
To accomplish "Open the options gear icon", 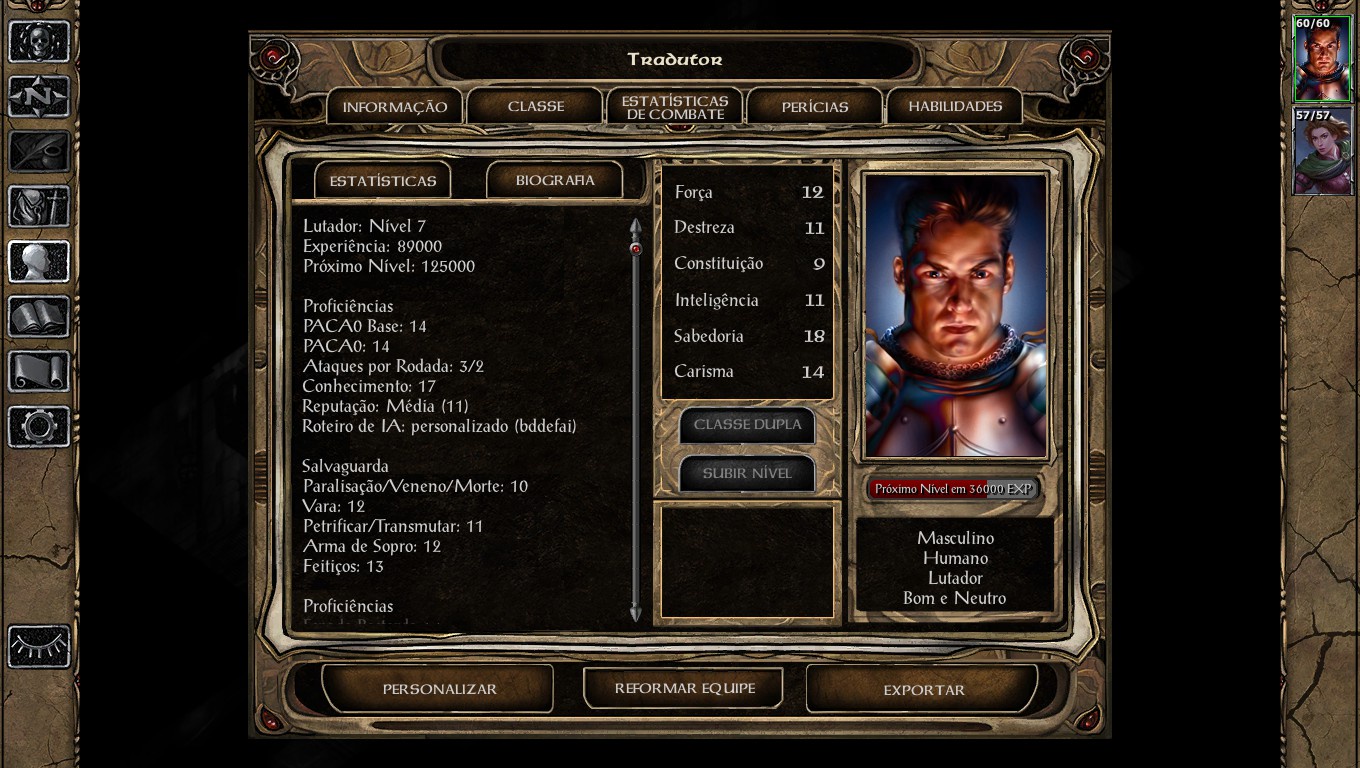I will [39, 427].
